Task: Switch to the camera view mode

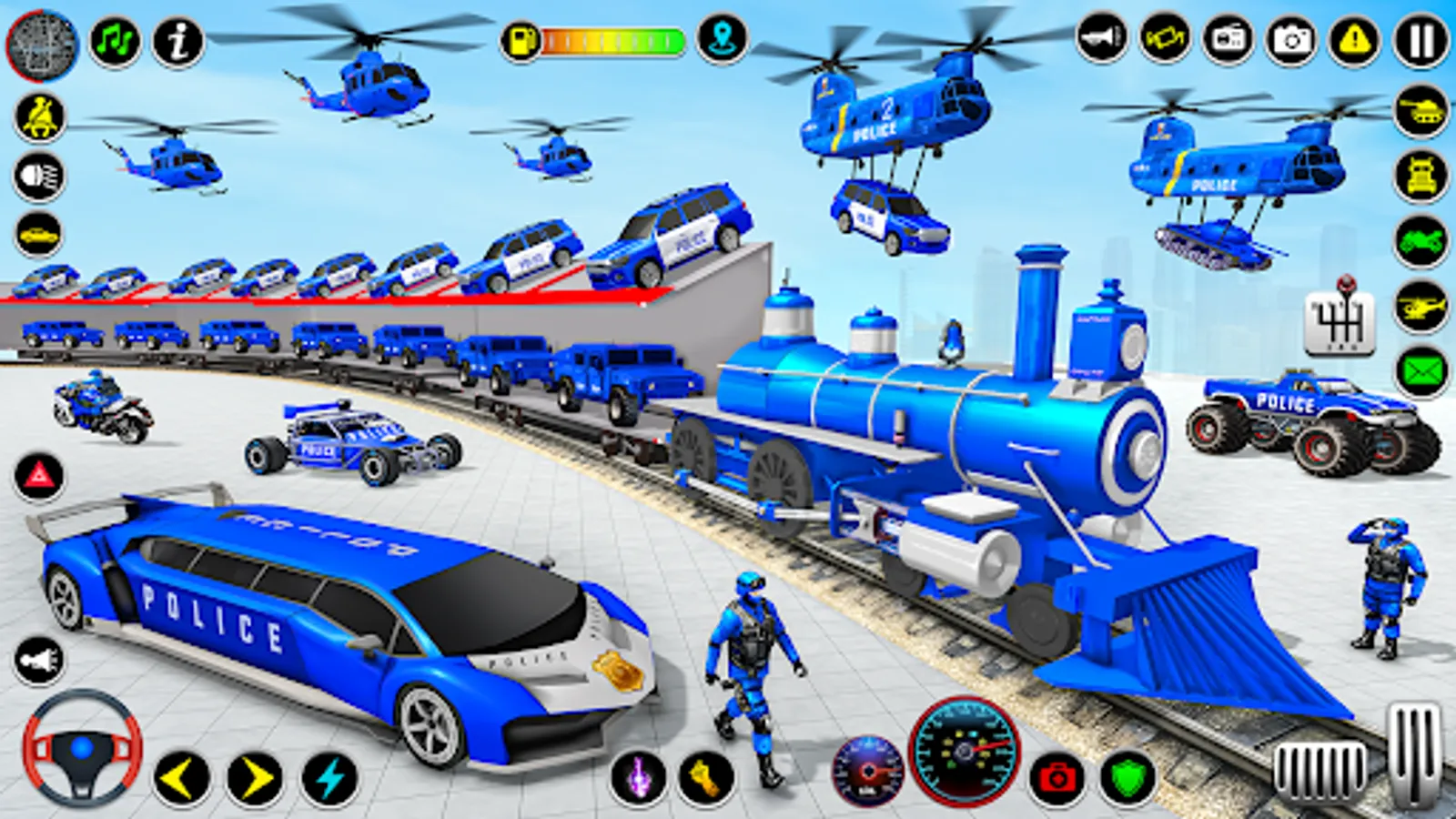Action: (x=1288, y=38)
